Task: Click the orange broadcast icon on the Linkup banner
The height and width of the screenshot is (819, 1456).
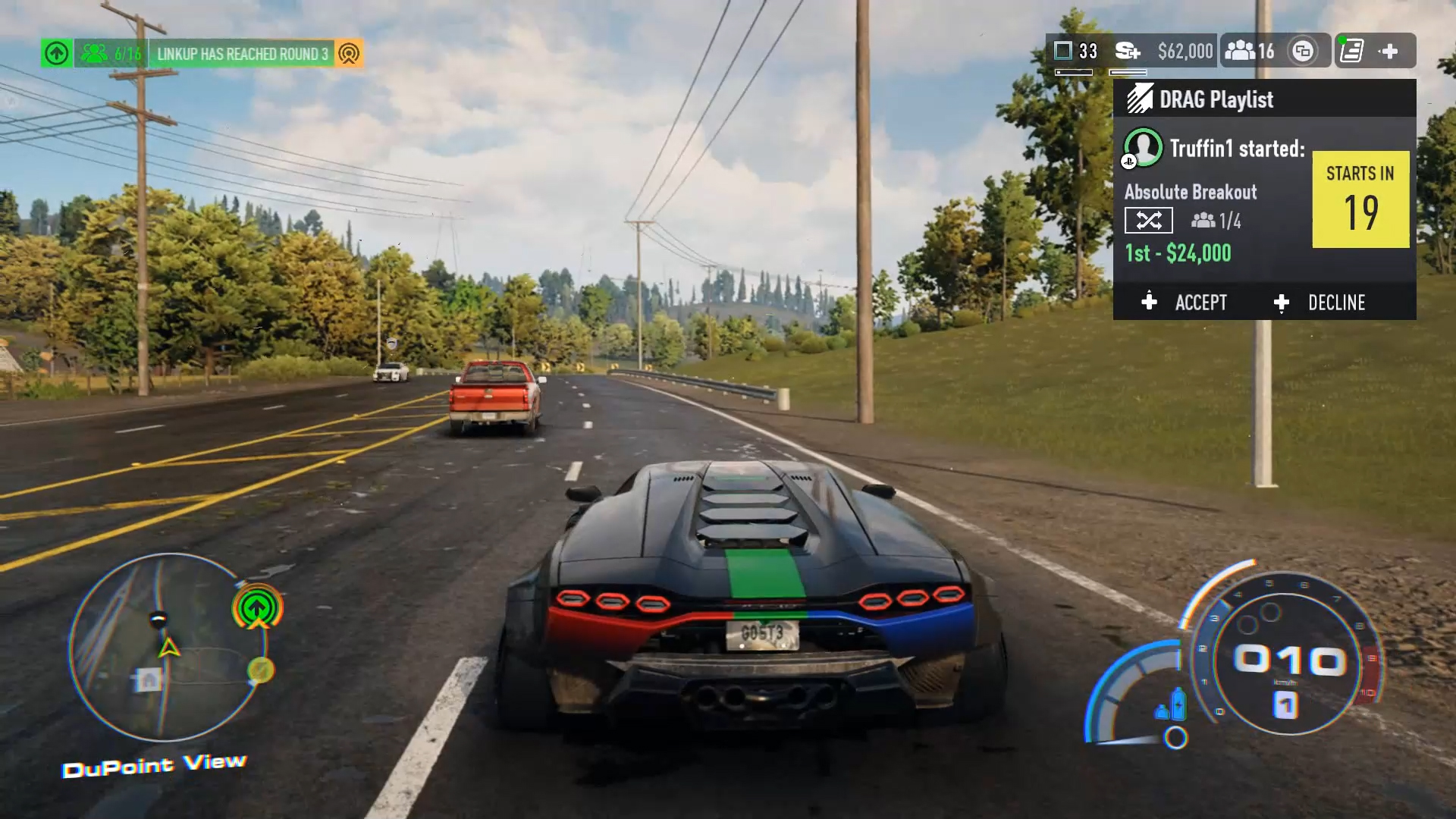Action: point(349,54)
